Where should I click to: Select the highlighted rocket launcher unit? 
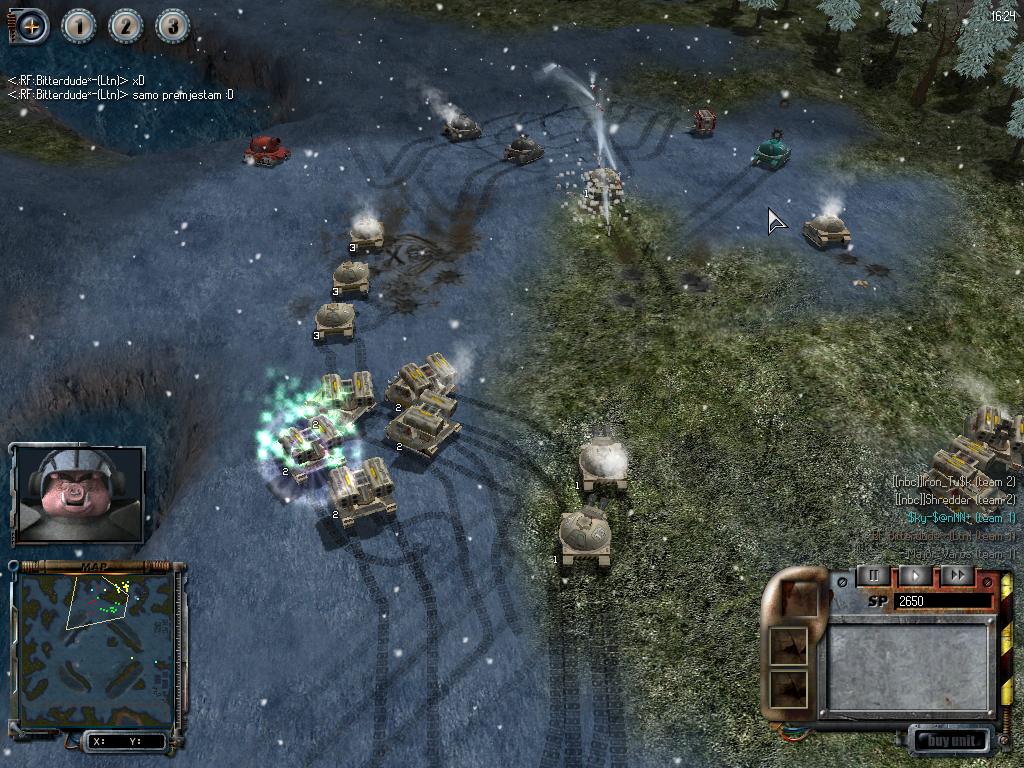(x=306, y=447)
